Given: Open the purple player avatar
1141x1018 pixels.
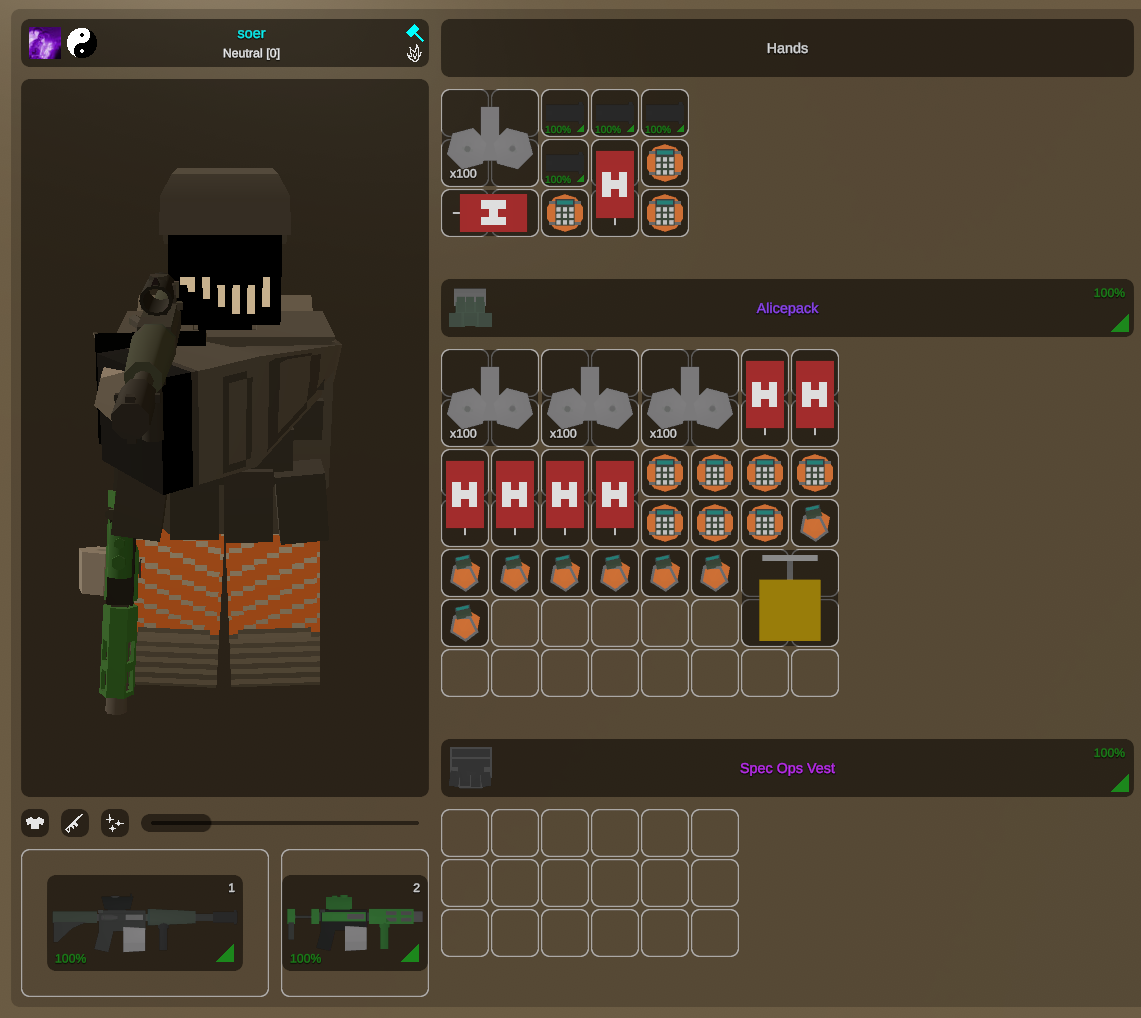Looking at the screenshot, I should click(x=45, y=44).
